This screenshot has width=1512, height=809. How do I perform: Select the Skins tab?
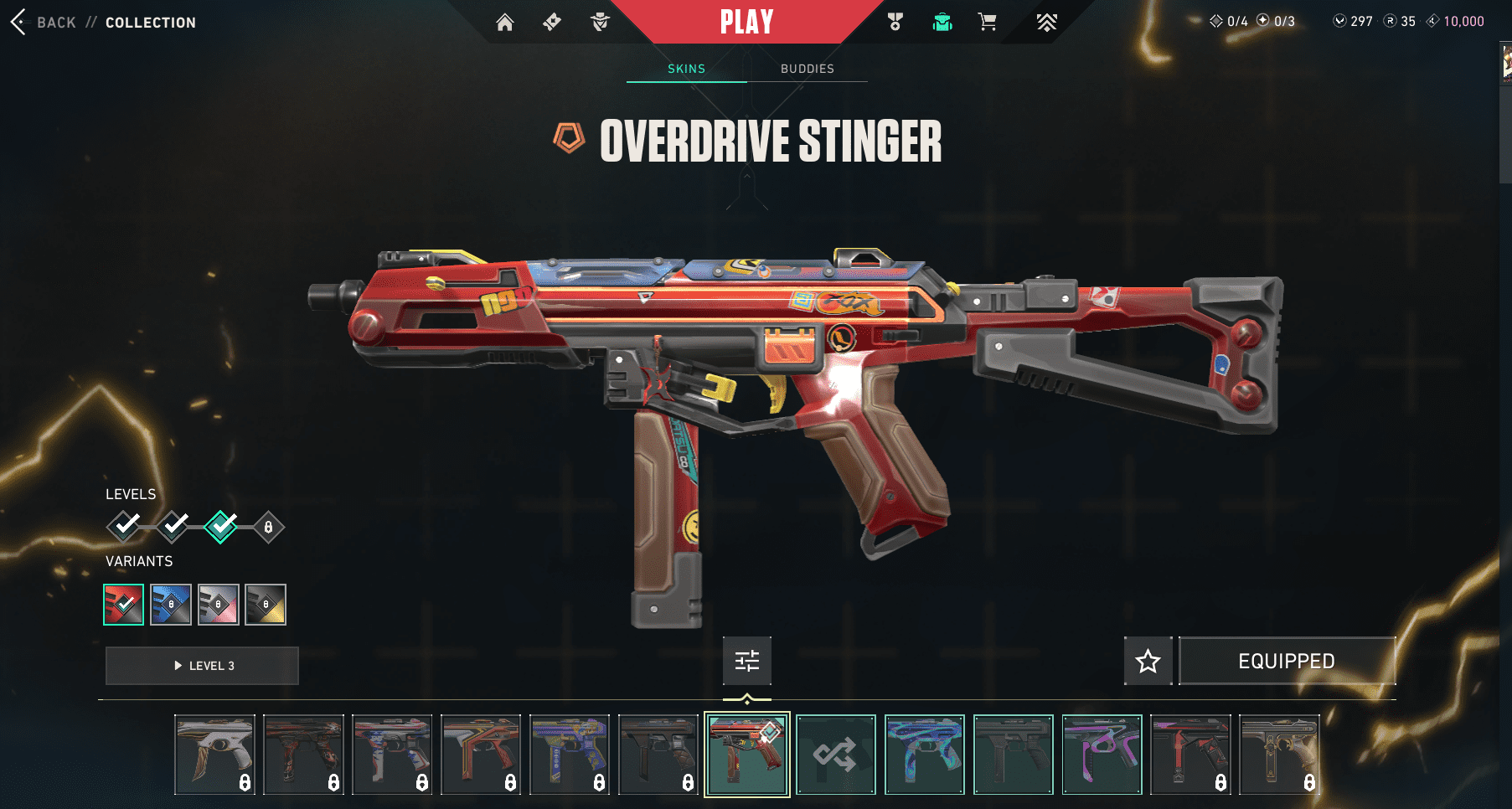(x=686, y=69)
